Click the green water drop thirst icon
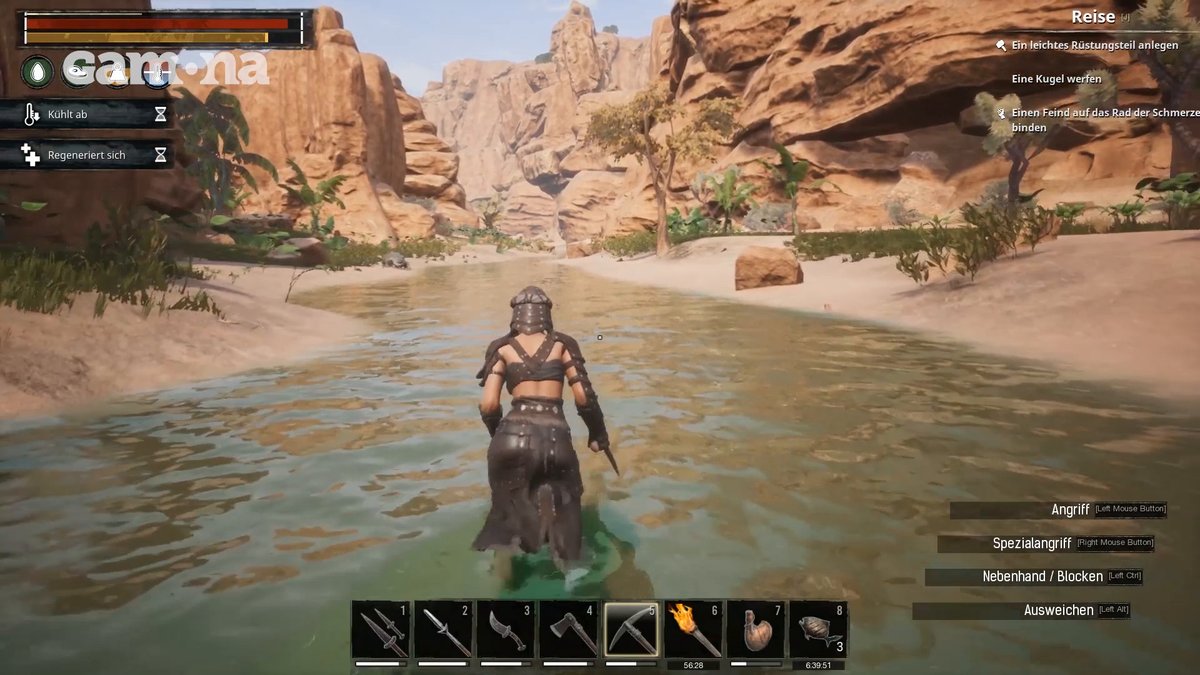Screen dimensions: 1200x675 coord(38,71)
